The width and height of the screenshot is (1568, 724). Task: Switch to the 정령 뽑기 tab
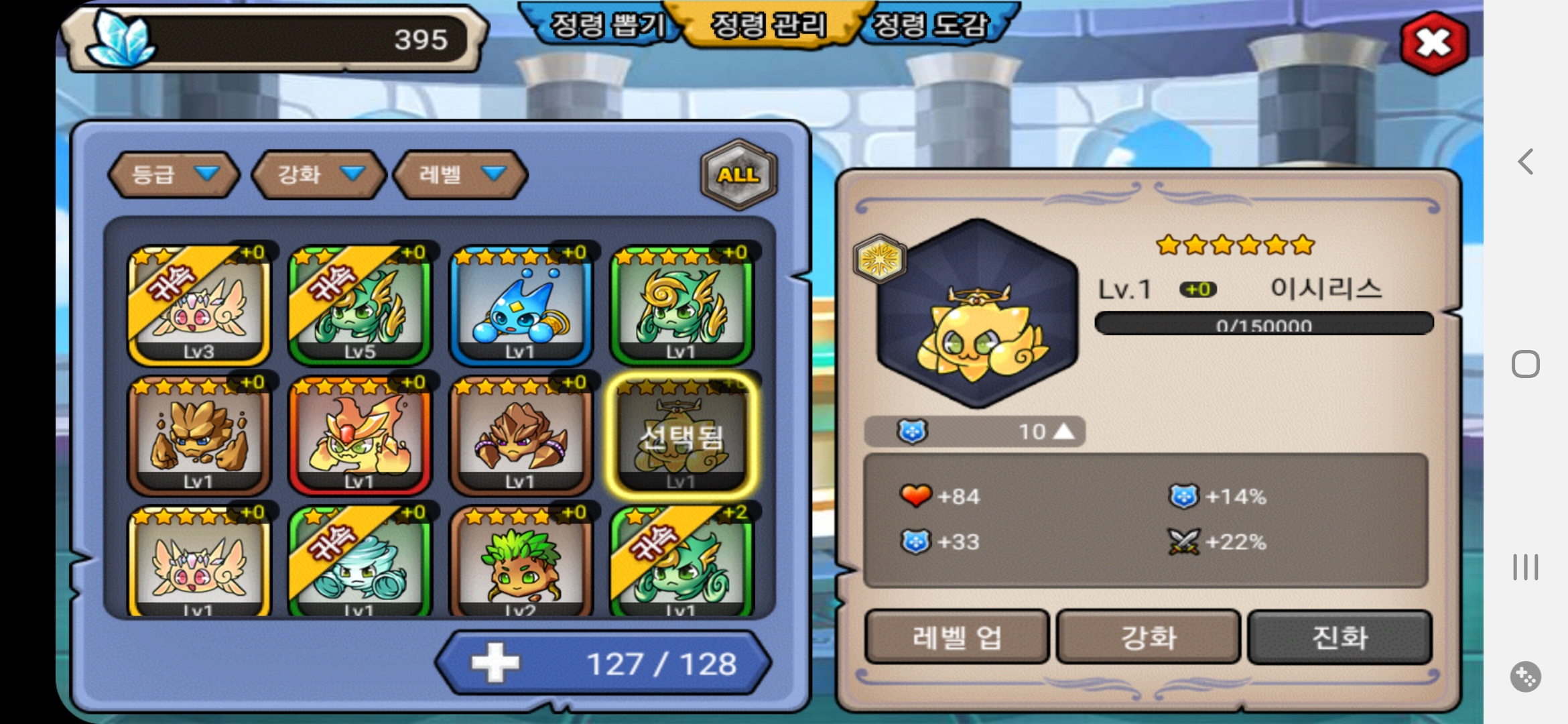pos(607,25)
